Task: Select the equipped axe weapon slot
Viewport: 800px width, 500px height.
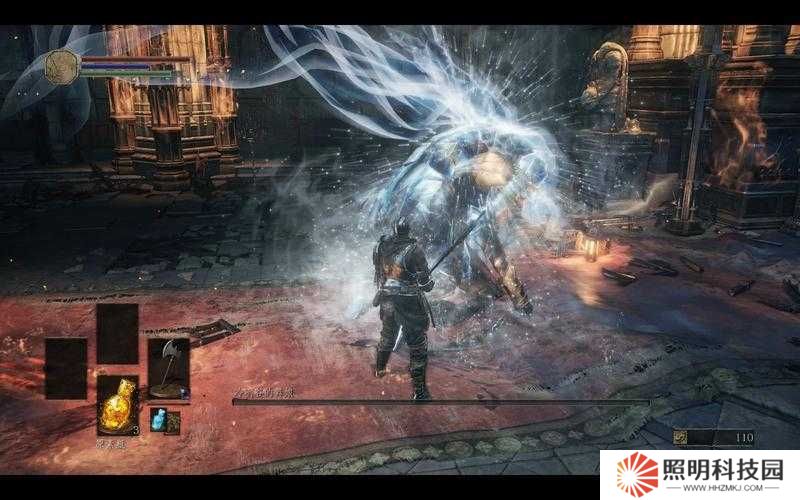Action: [x=168, y=368]
